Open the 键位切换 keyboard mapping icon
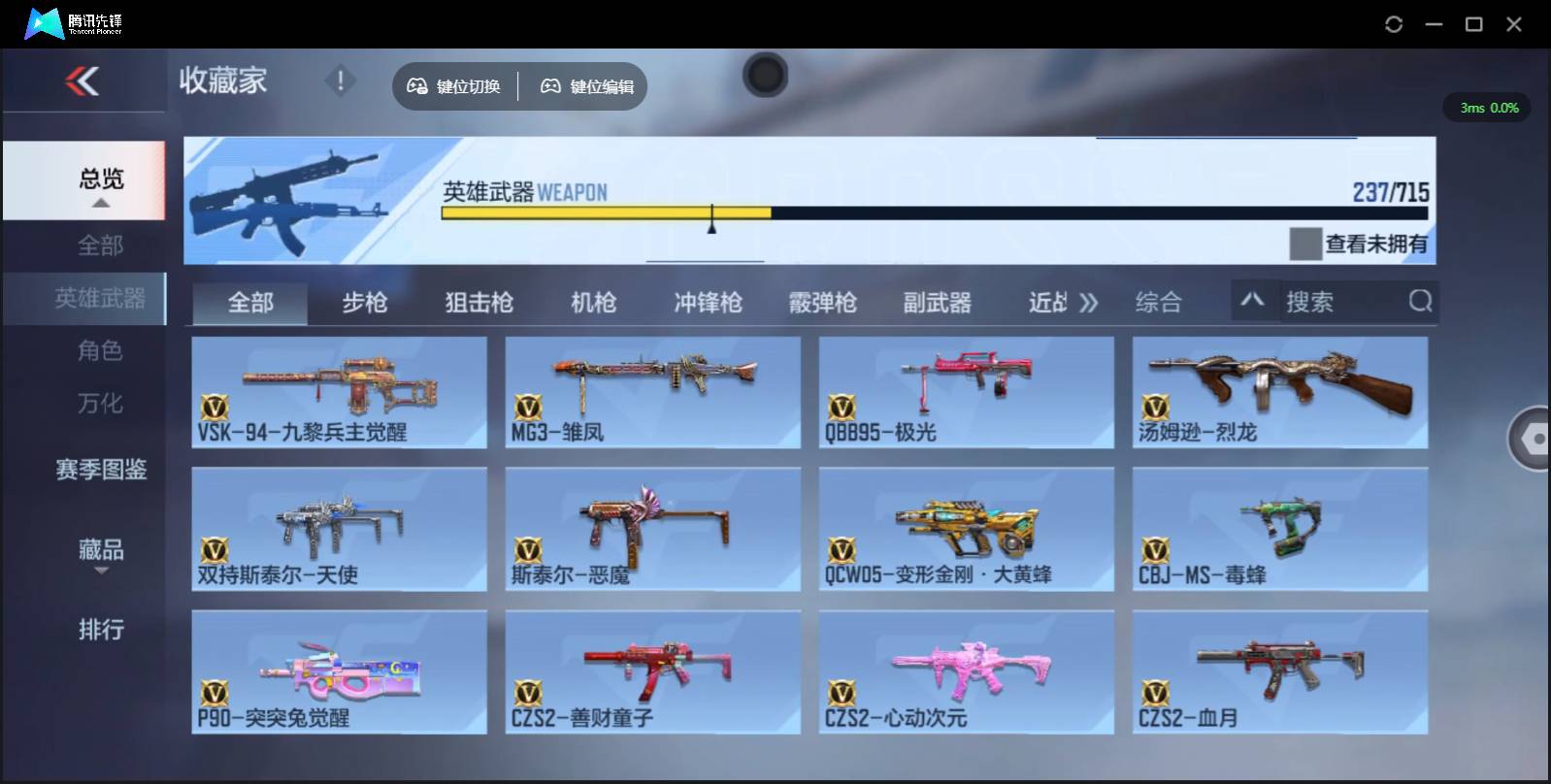 coord(417,85)
